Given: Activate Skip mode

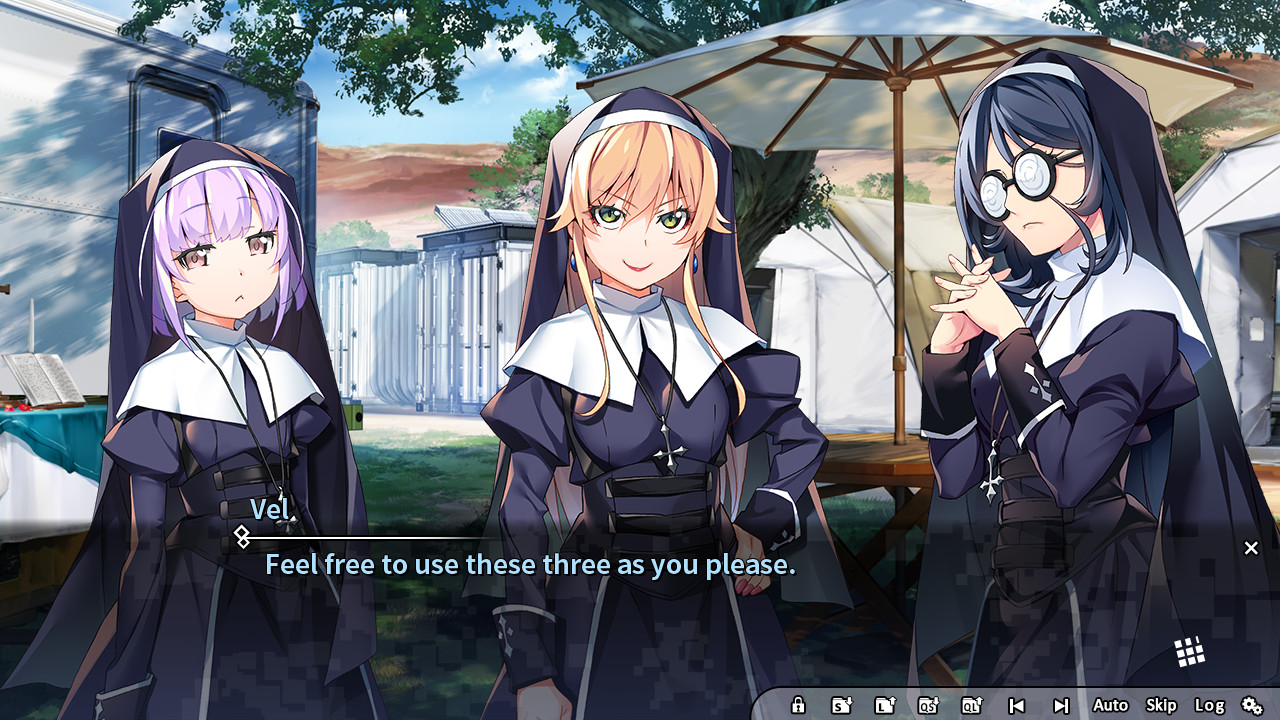Looking at the screenshot, I should pos(1161,705).
